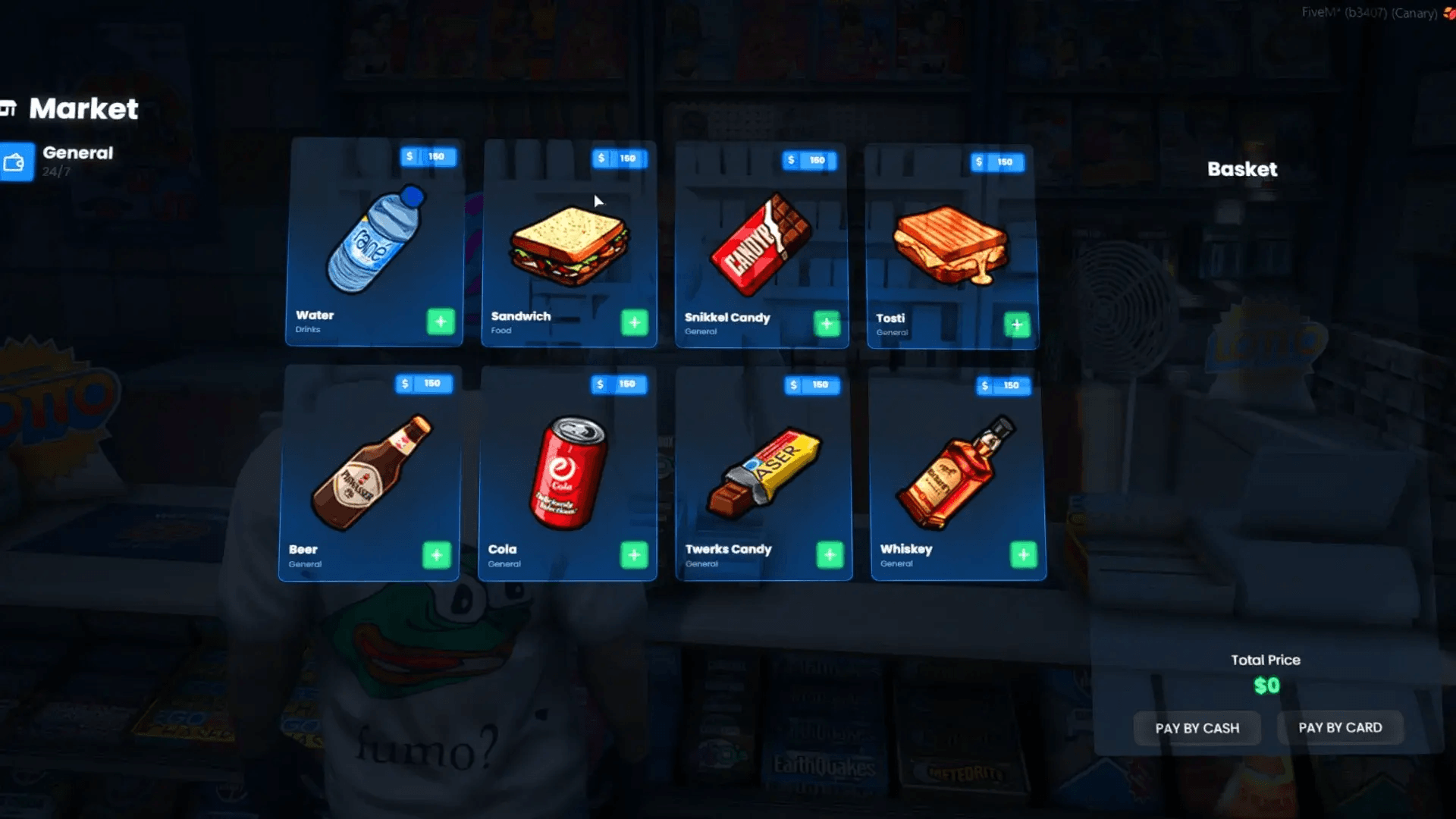Click the Market shopping cart icon
Screen dimensions: 1456x819
tap(8, 108)
